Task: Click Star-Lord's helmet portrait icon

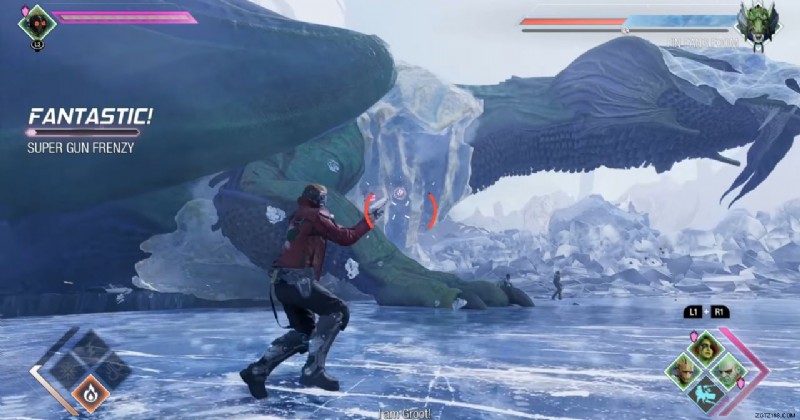Action: point(37,20)
